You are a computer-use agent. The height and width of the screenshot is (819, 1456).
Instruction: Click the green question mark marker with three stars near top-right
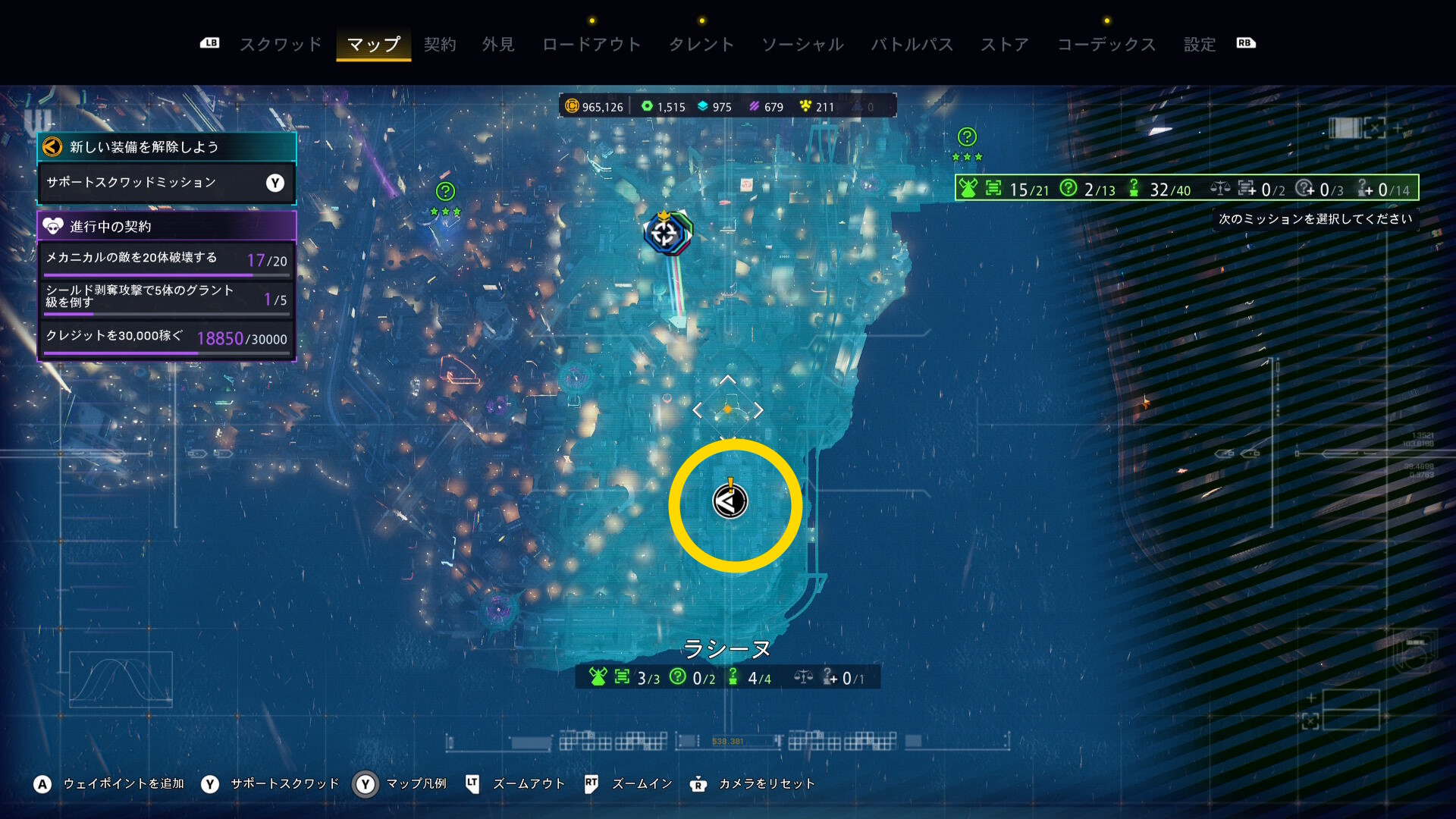click(967, 137)
